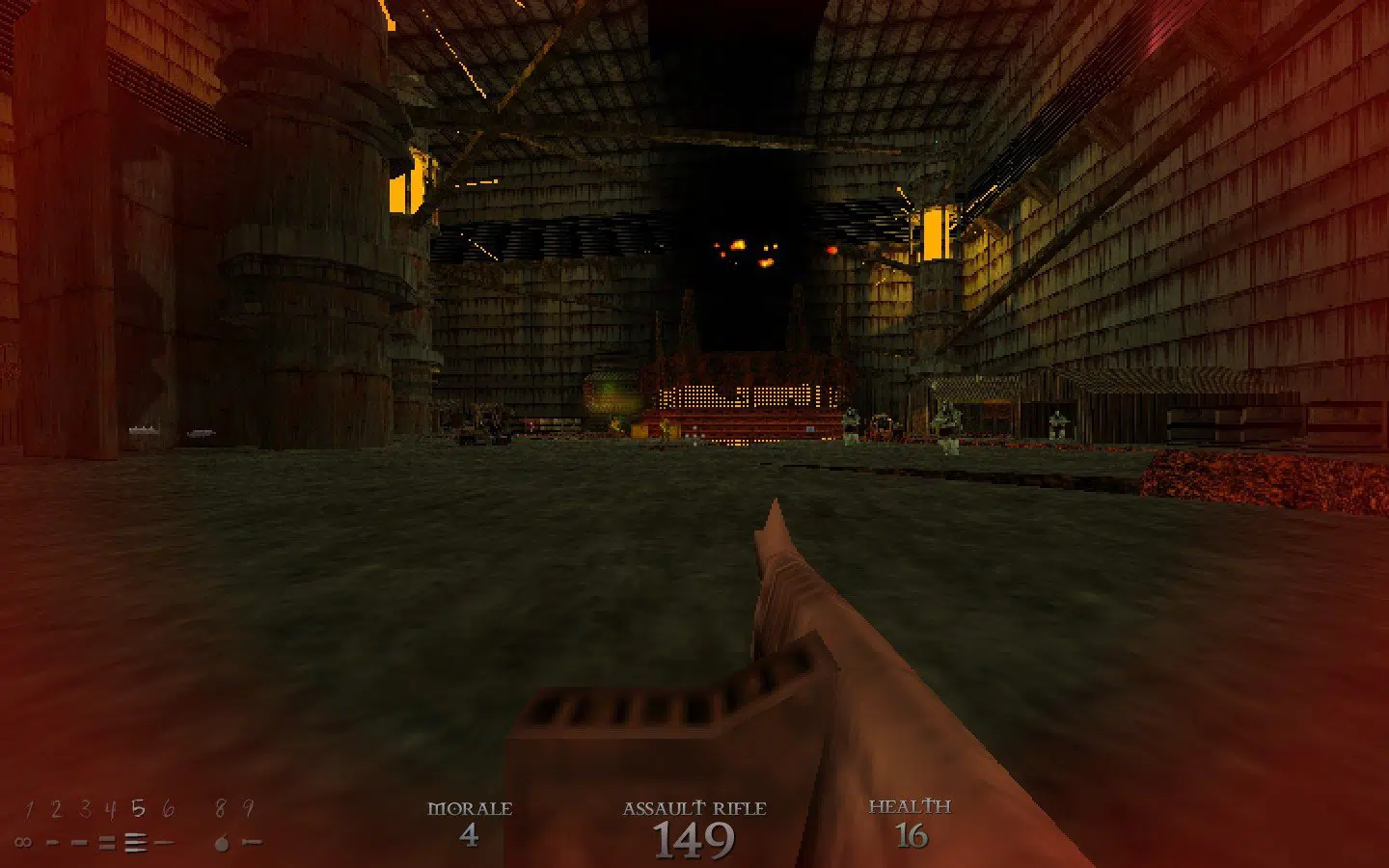
Task: Click the Health value 16
Action: pos(911,837)
